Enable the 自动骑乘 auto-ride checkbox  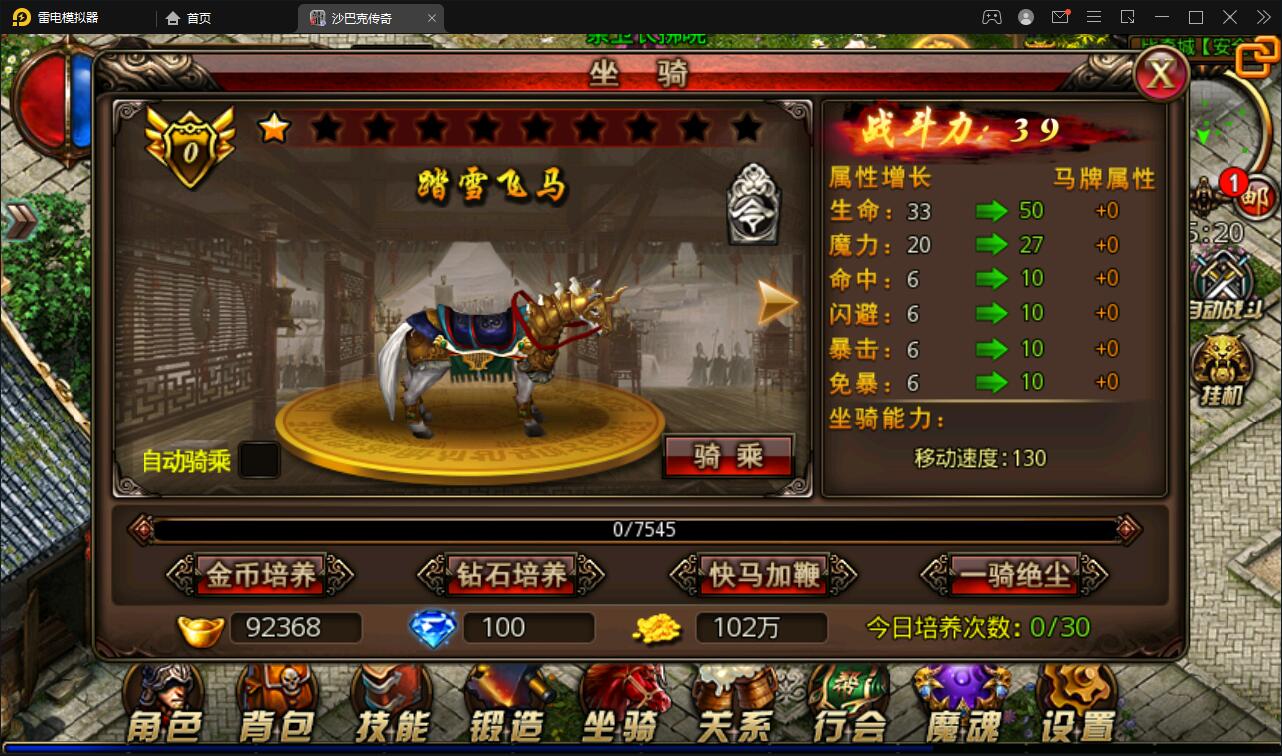click(x=258, y=459)
